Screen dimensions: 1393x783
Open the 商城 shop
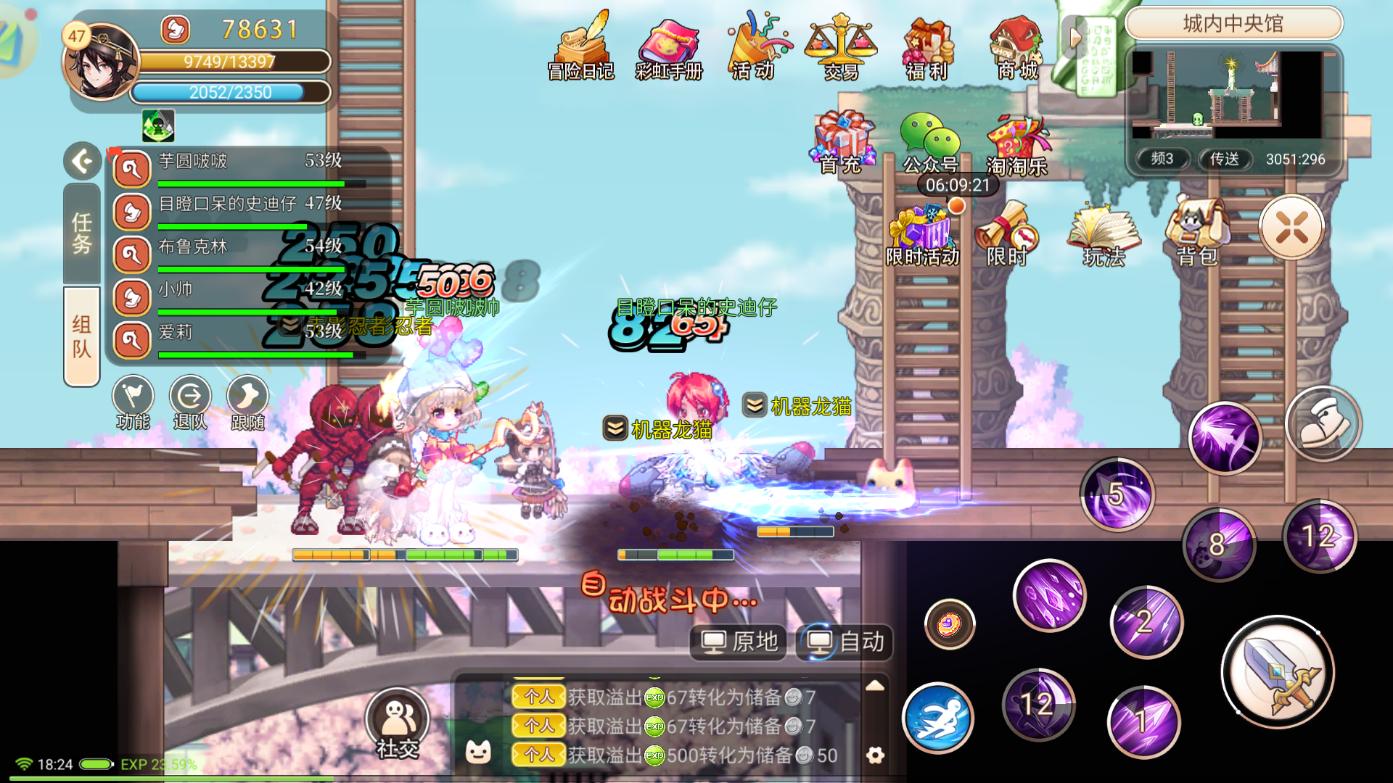tap(1016, 45)
